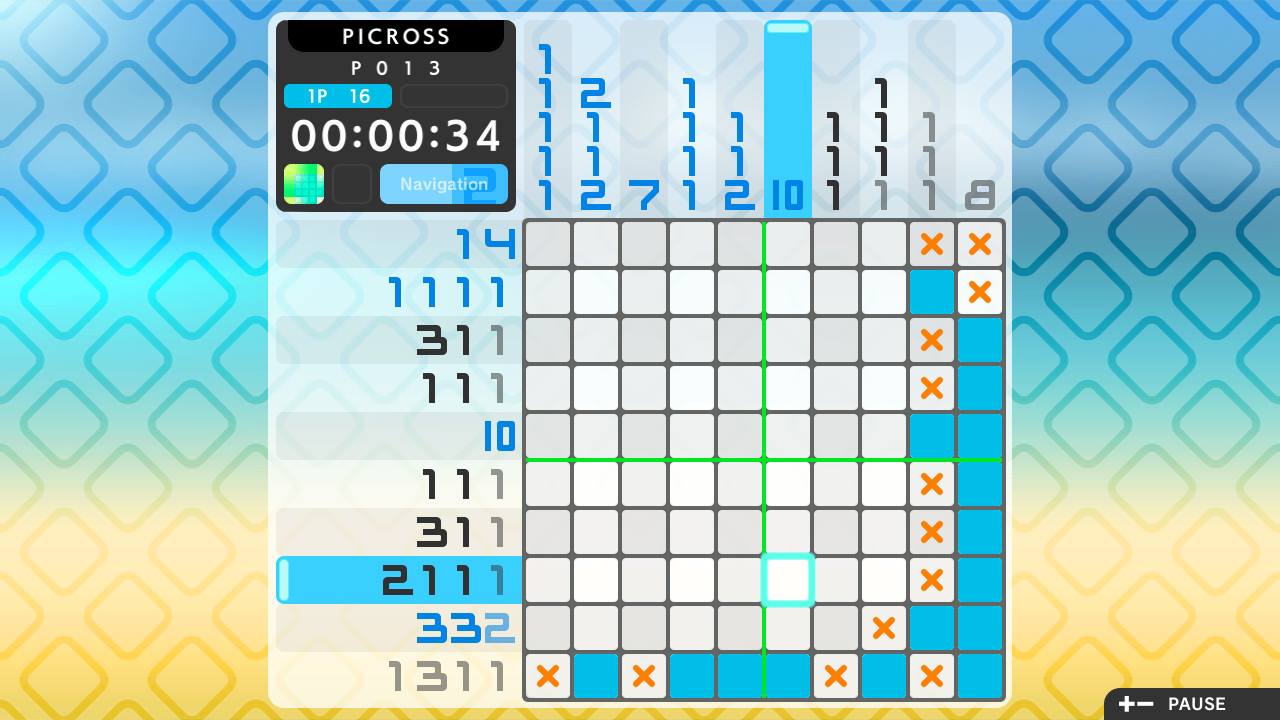Click the 1P 16 progress badge
The image size is (1280, 720).
click(x=337, y=97)
